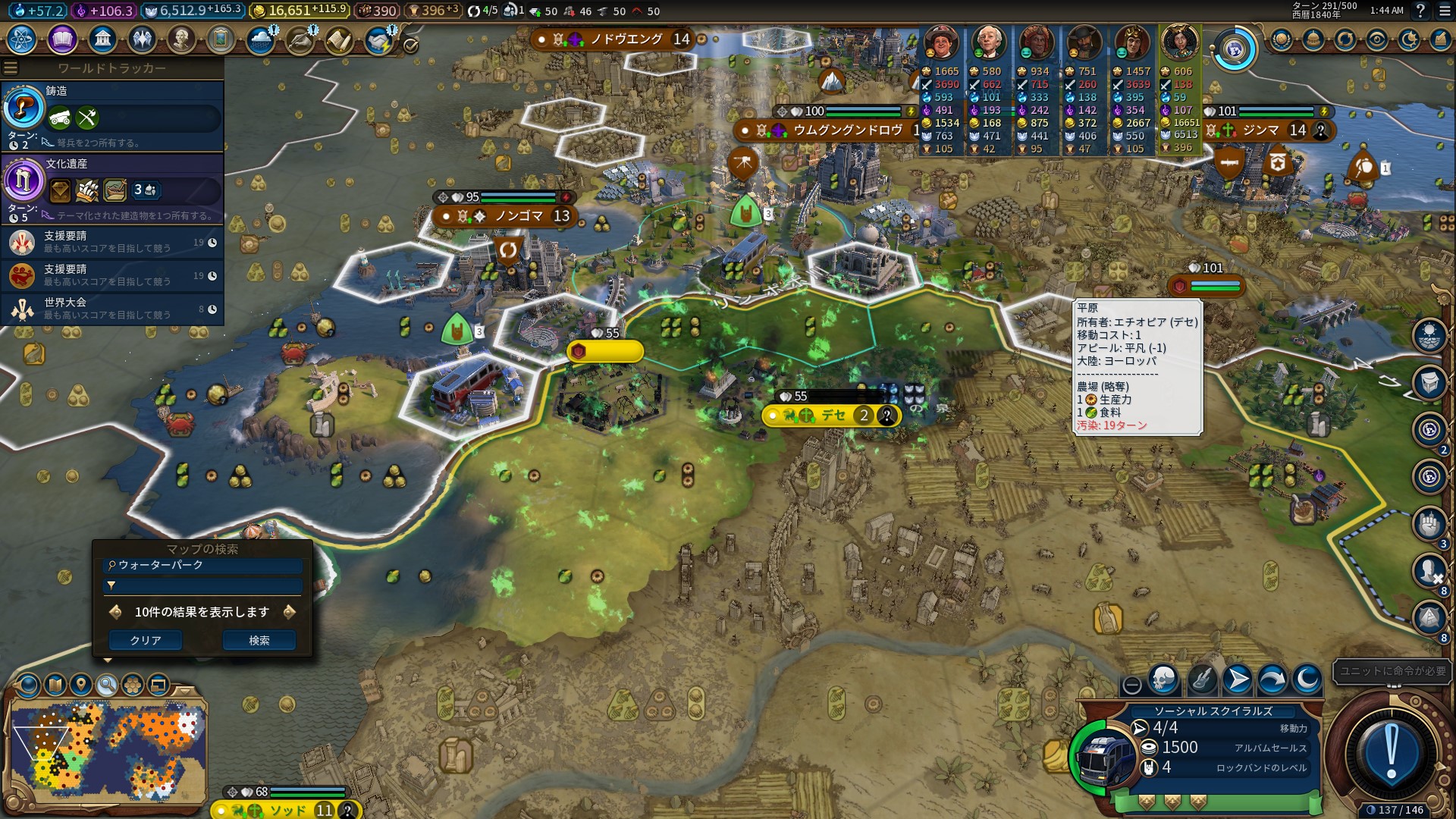Toggle the hex grid minimap option

[x=133, y=685]
